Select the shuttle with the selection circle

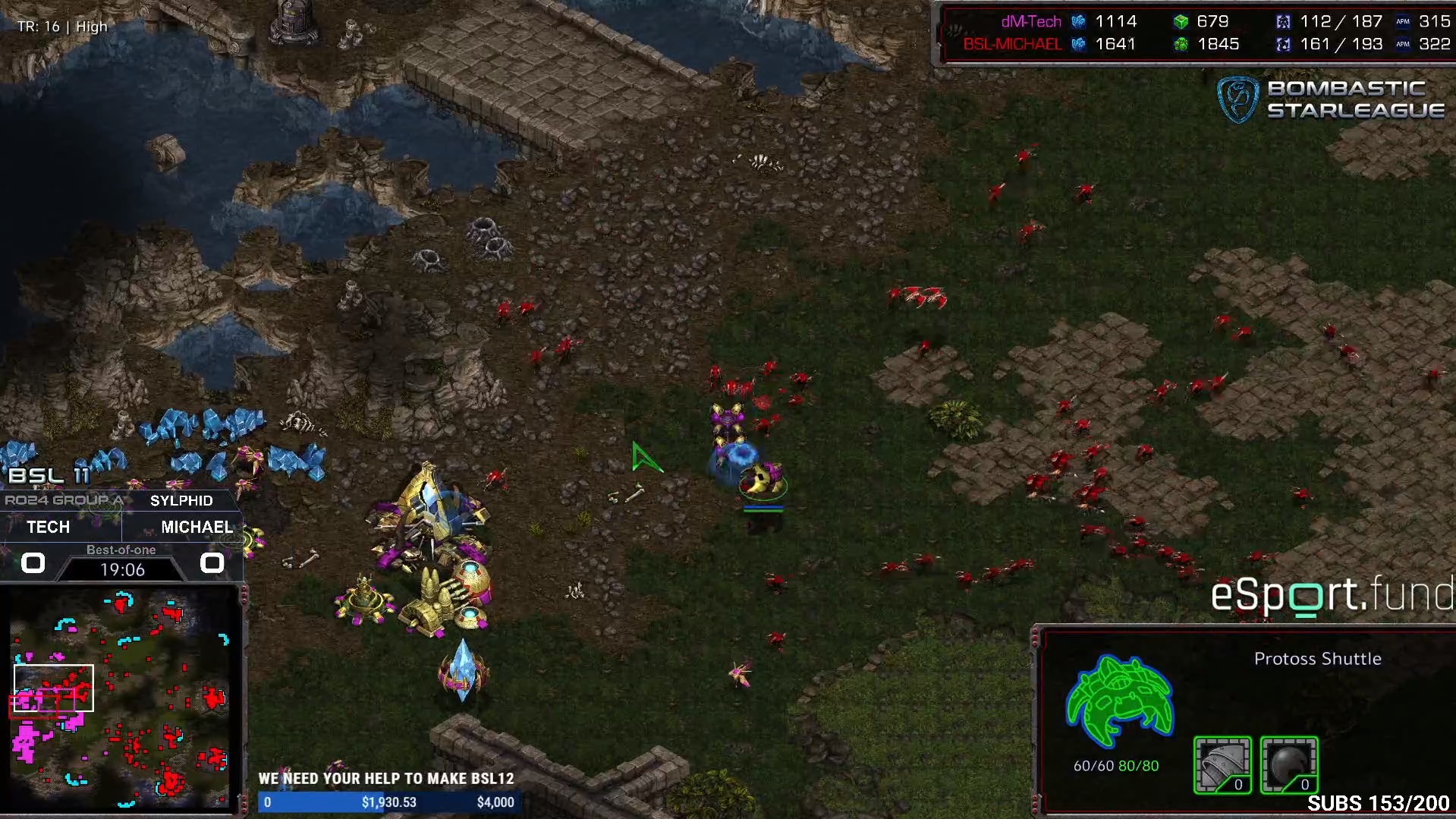click(762, 481)
